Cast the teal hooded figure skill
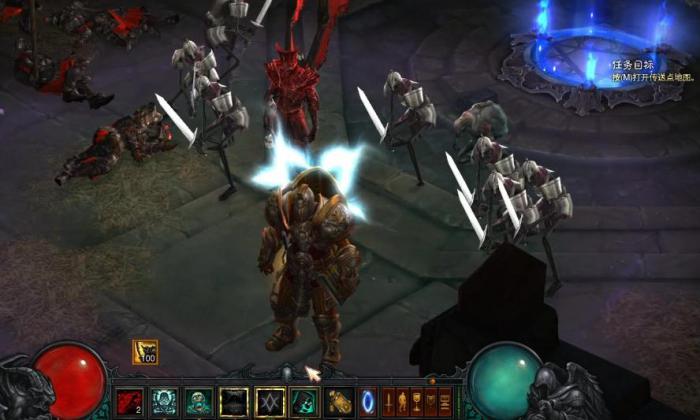Image resolution: width=700 pixels, height=420 pixels. point(304,401)
